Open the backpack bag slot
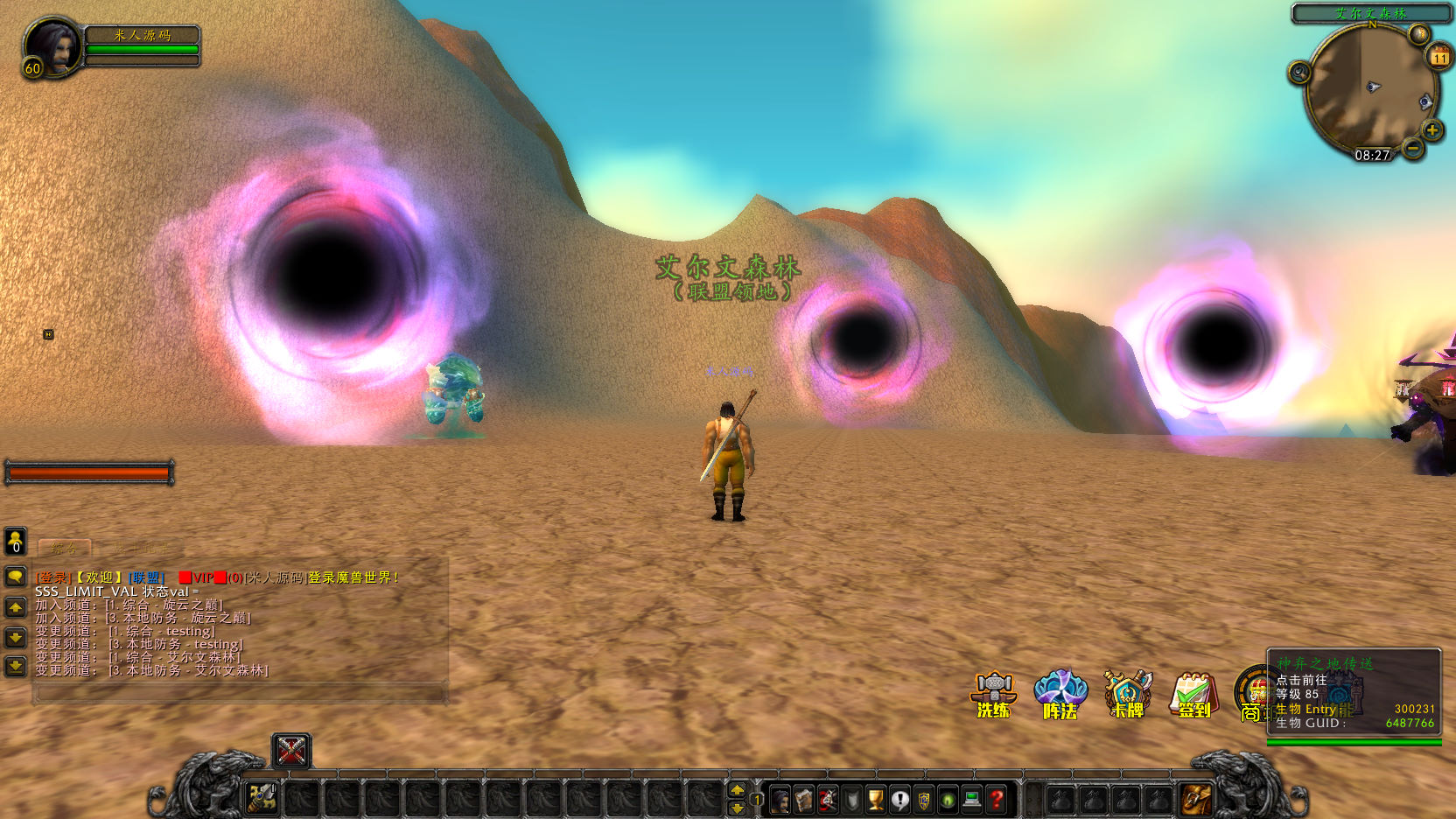Screen dimensions: 1456x819 click(1196, 798)
